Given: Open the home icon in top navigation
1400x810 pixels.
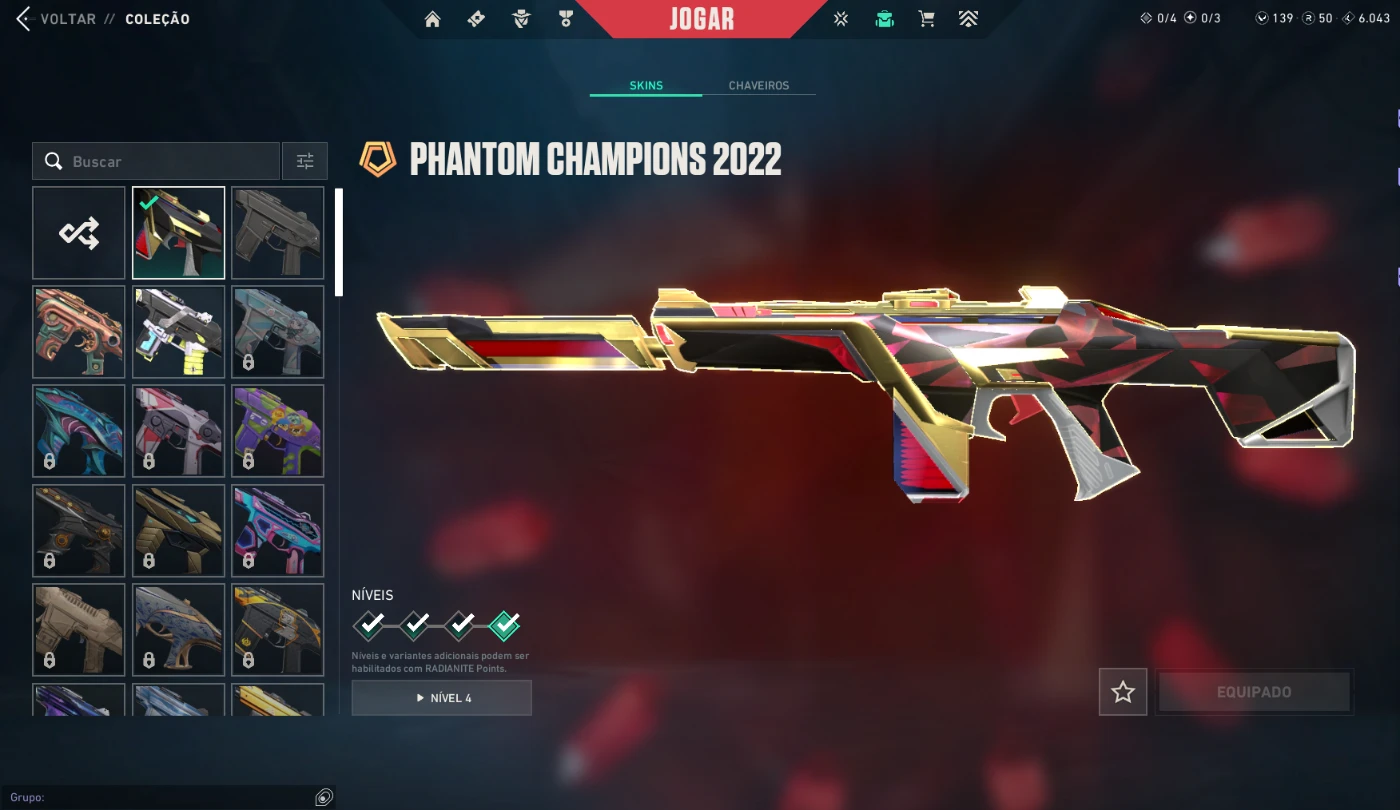Looking at the screenshot, I should [432, 19].
